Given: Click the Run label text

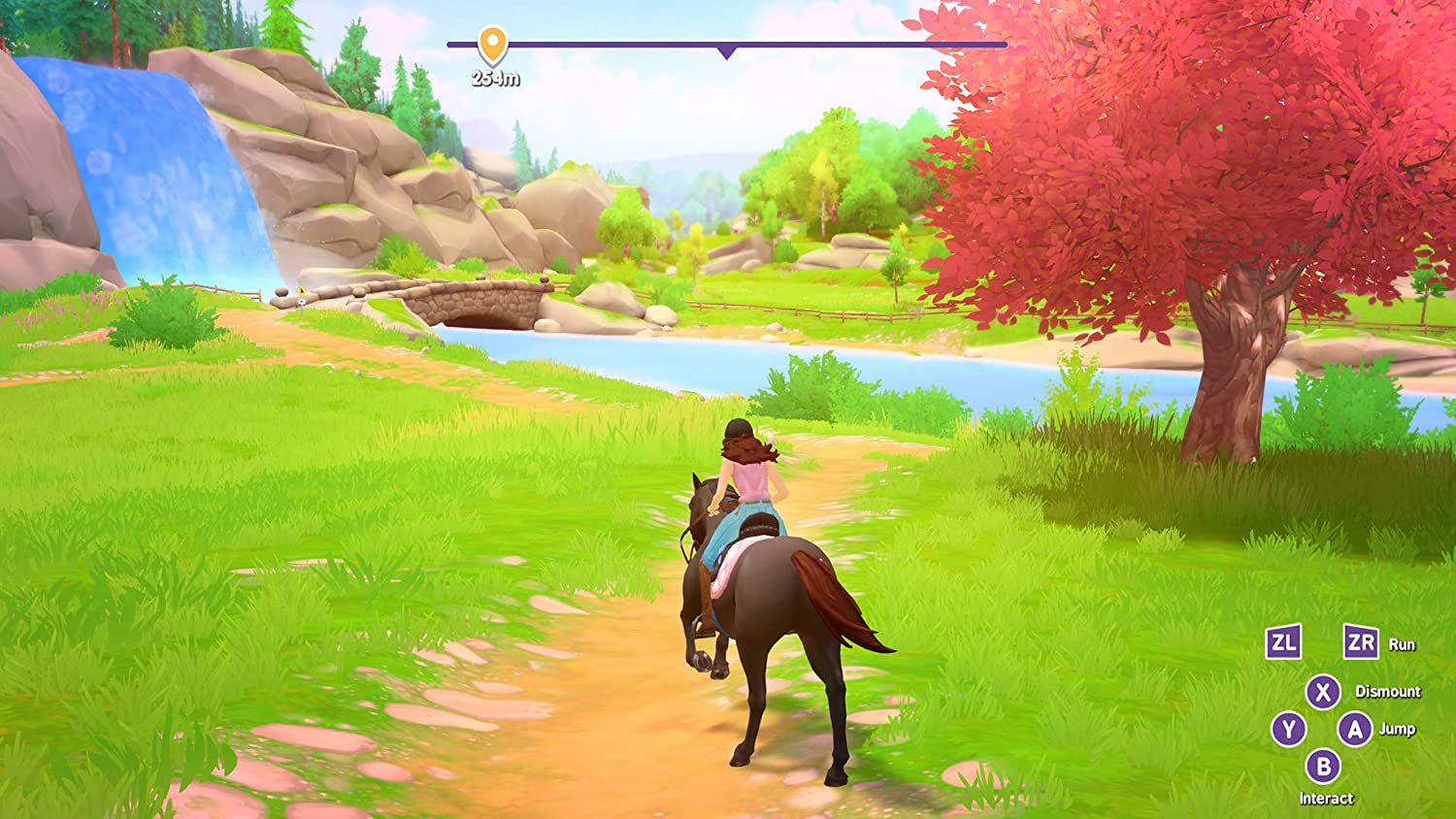Looking at the screenshot, I should tap(1405, 643).
